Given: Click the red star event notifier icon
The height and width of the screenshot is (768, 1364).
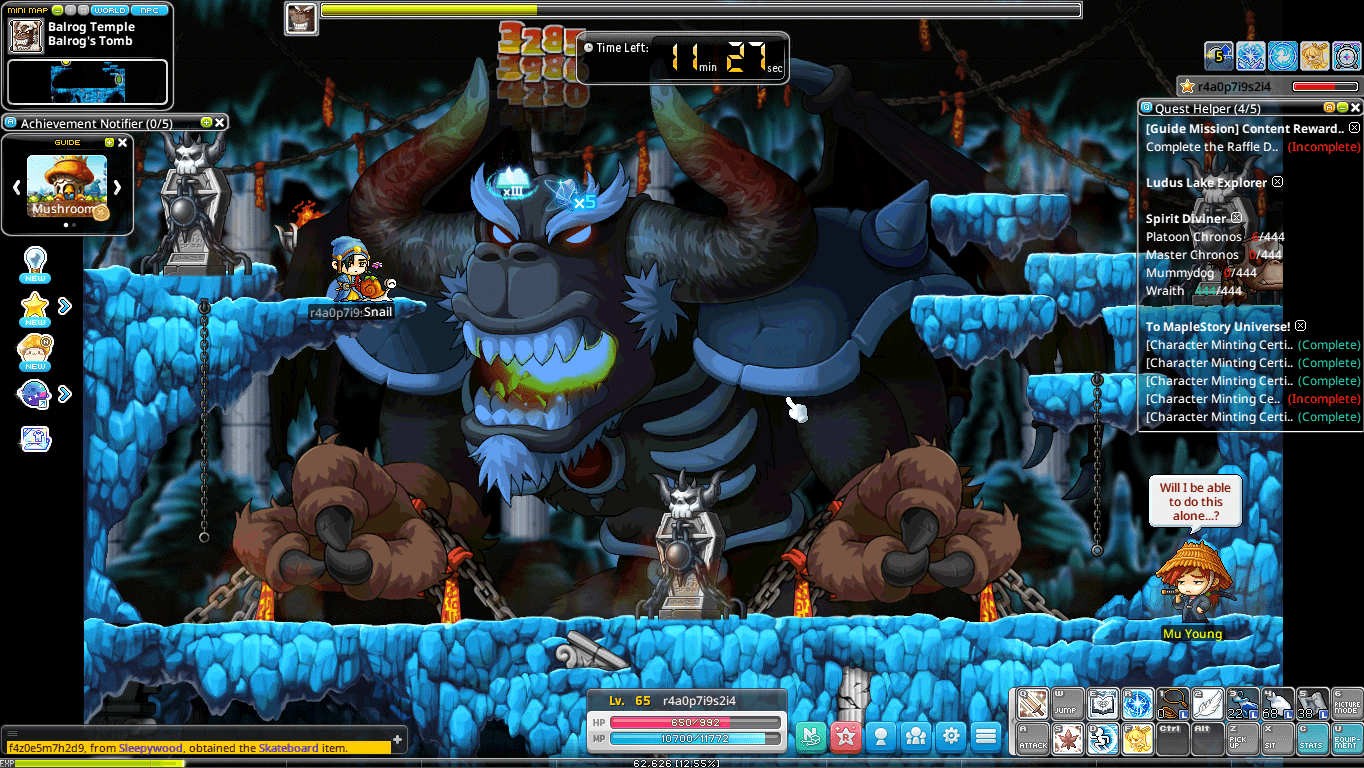Looking at the screenshot, I should point(846,737).
